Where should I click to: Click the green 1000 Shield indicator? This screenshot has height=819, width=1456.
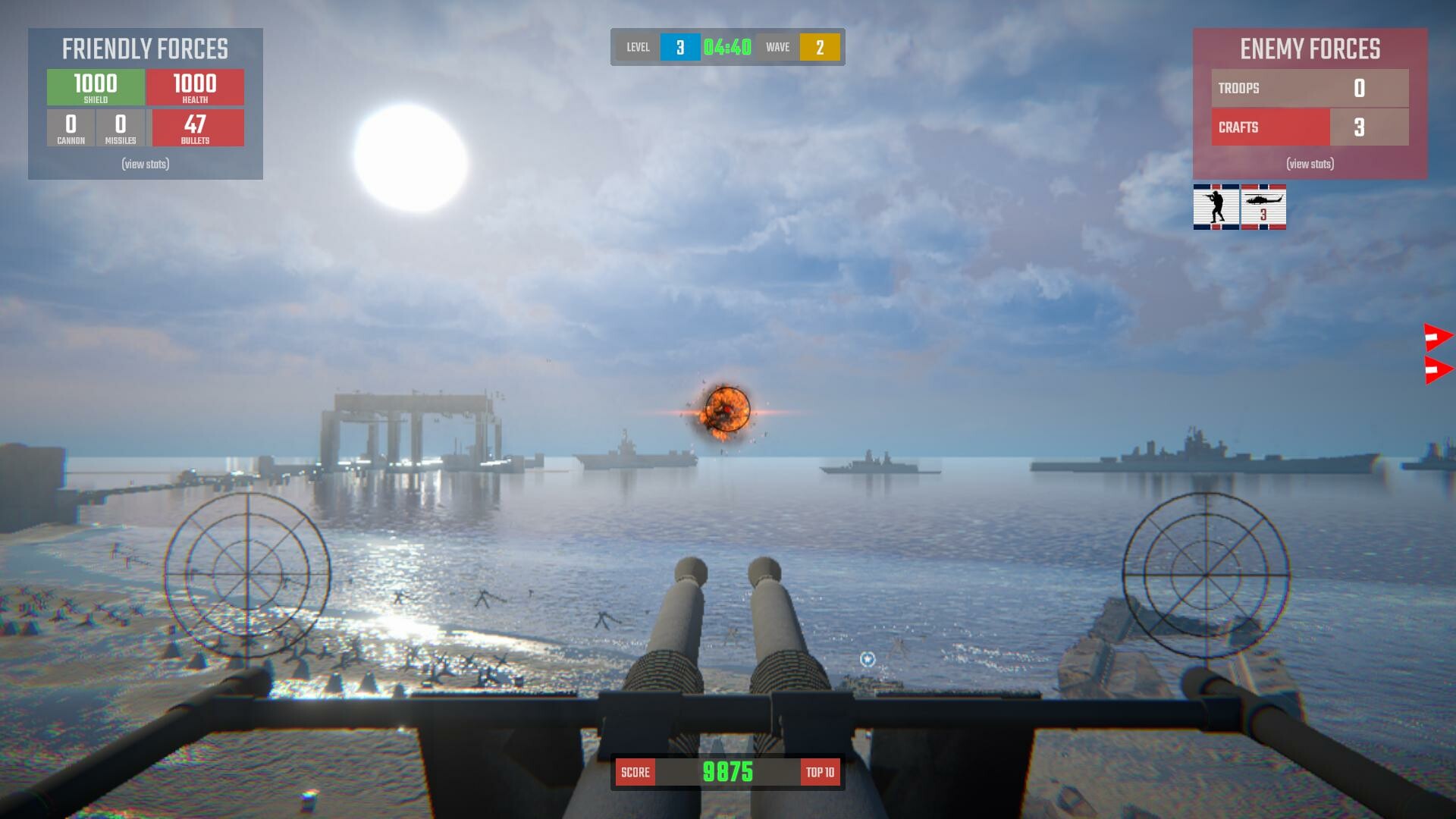pyautogui.click(x=95, y=86)
